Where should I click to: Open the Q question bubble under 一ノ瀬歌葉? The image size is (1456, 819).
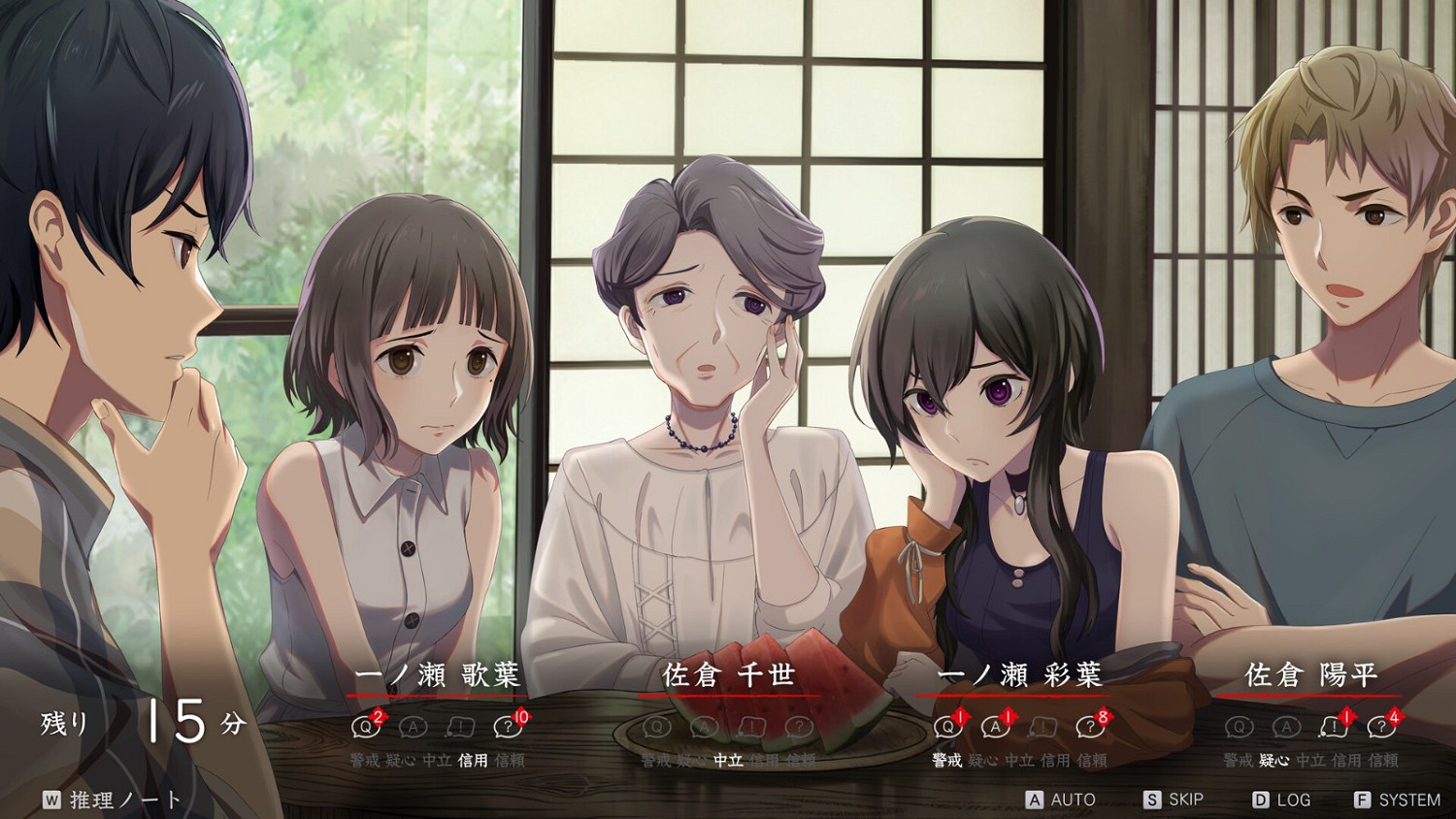tap(365, 727)
